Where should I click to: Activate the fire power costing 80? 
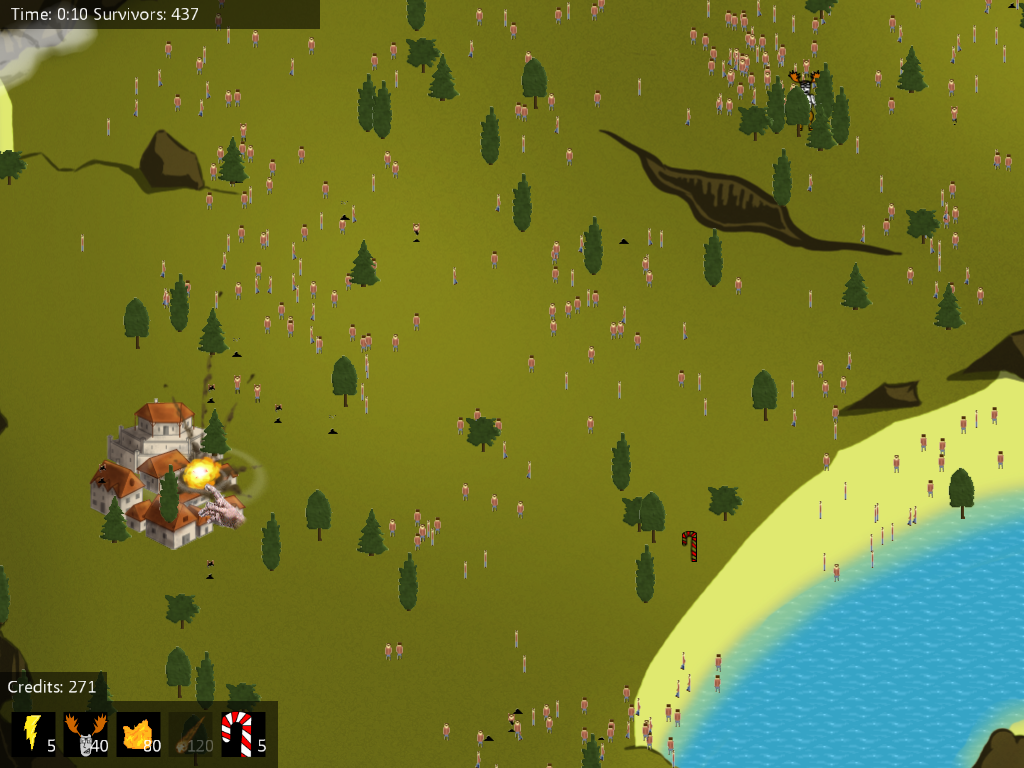click(x=138, y=733)
